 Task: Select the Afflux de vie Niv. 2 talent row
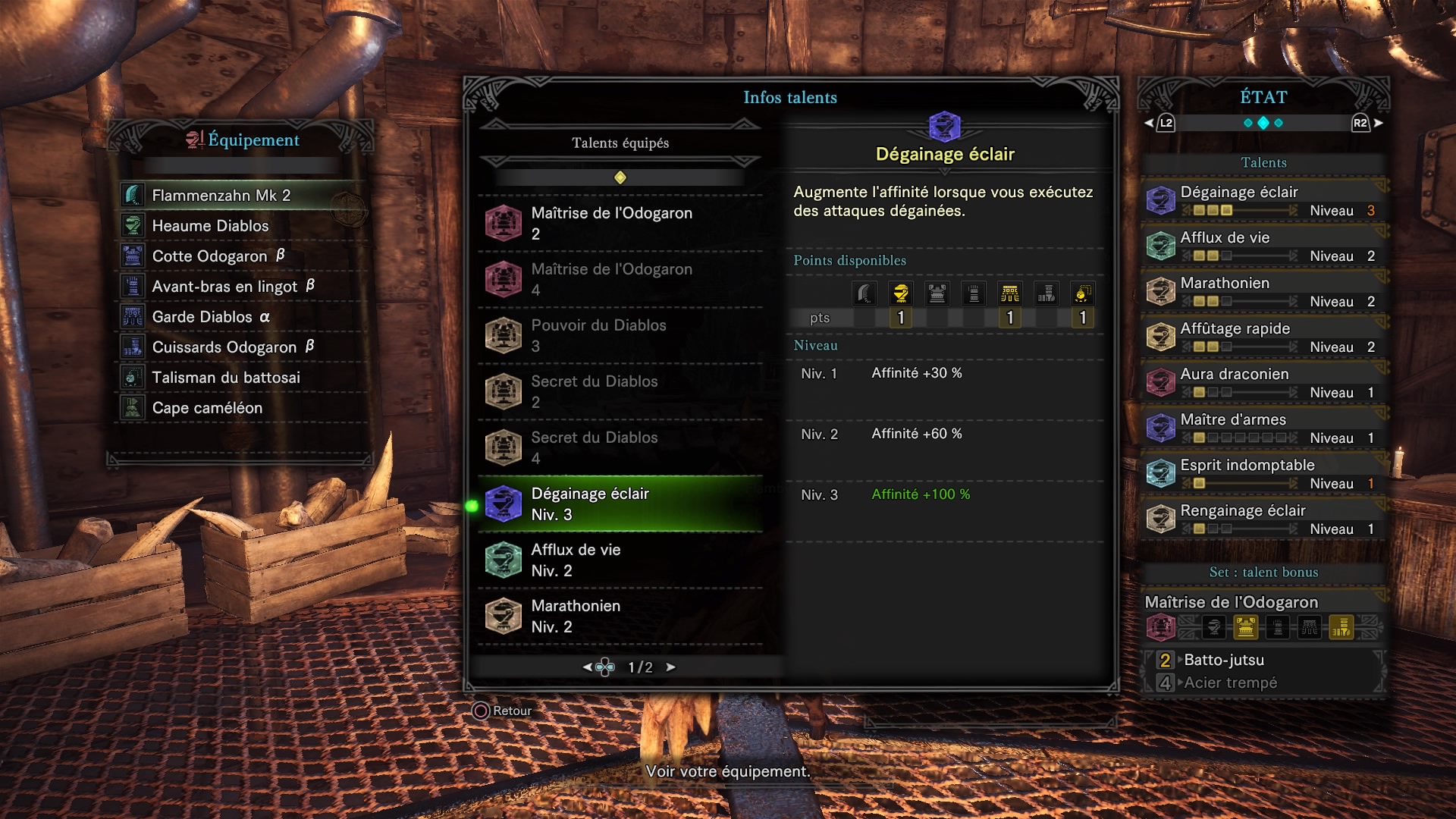(620, 560)
